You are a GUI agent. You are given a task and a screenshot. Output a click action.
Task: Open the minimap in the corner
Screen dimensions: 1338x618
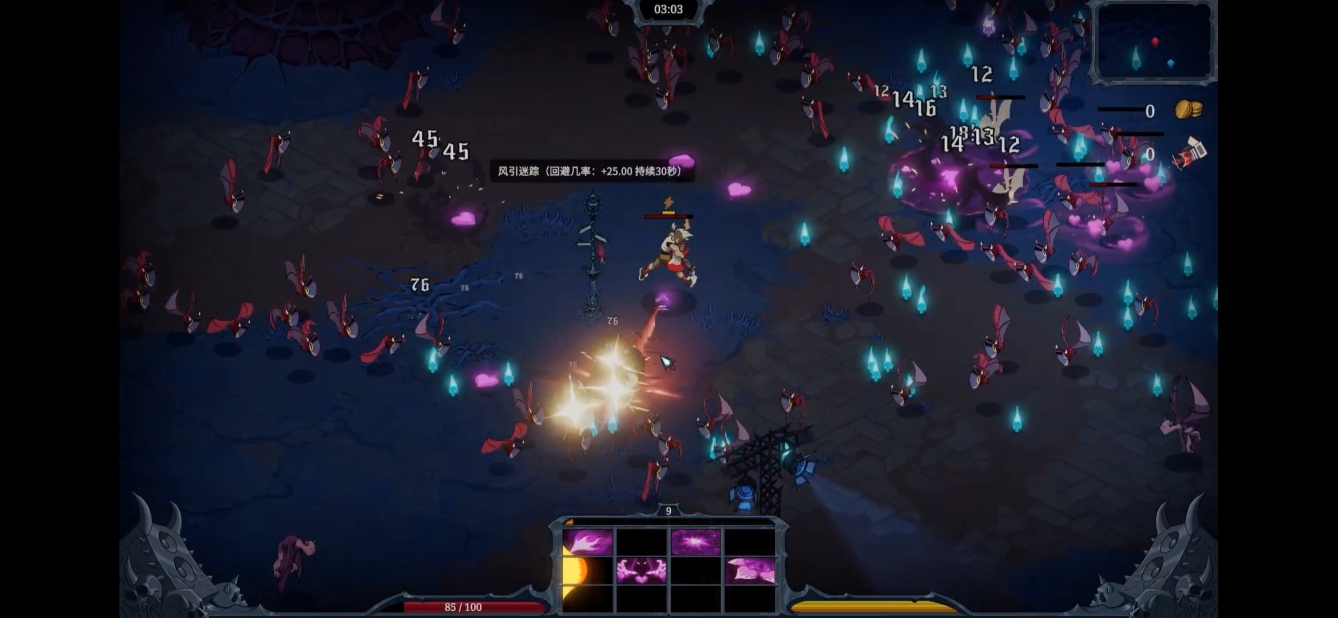[1153, 41]
